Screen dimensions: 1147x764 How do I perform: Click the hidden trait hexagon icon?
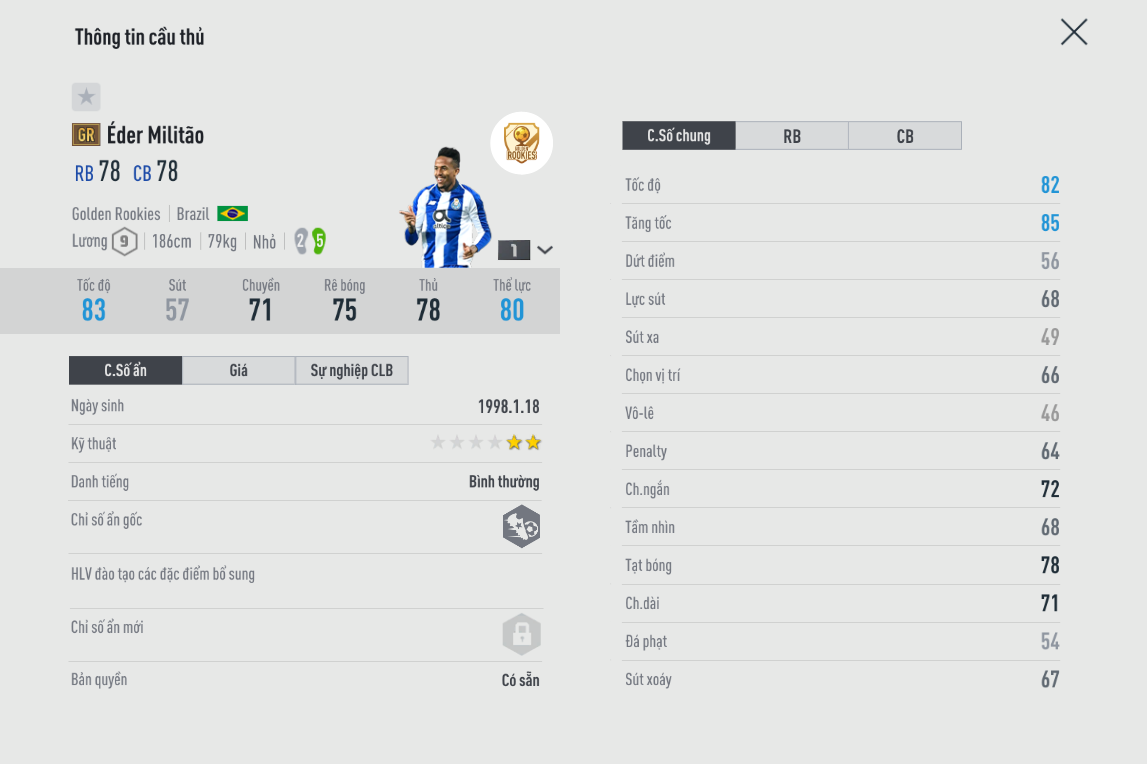pyautogui.click(x=521, y=527)
